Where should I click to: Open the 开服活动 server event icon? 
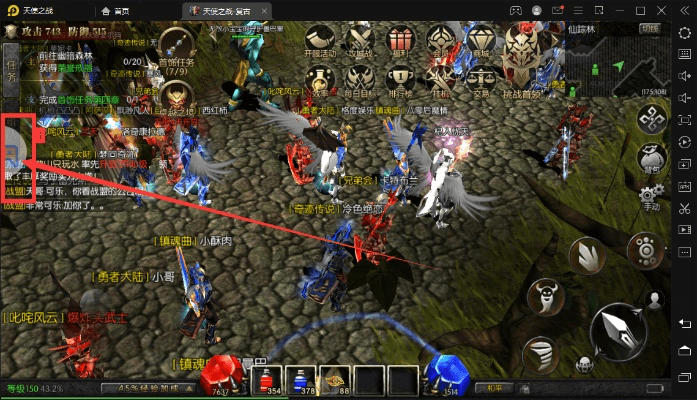coord(320,41)
